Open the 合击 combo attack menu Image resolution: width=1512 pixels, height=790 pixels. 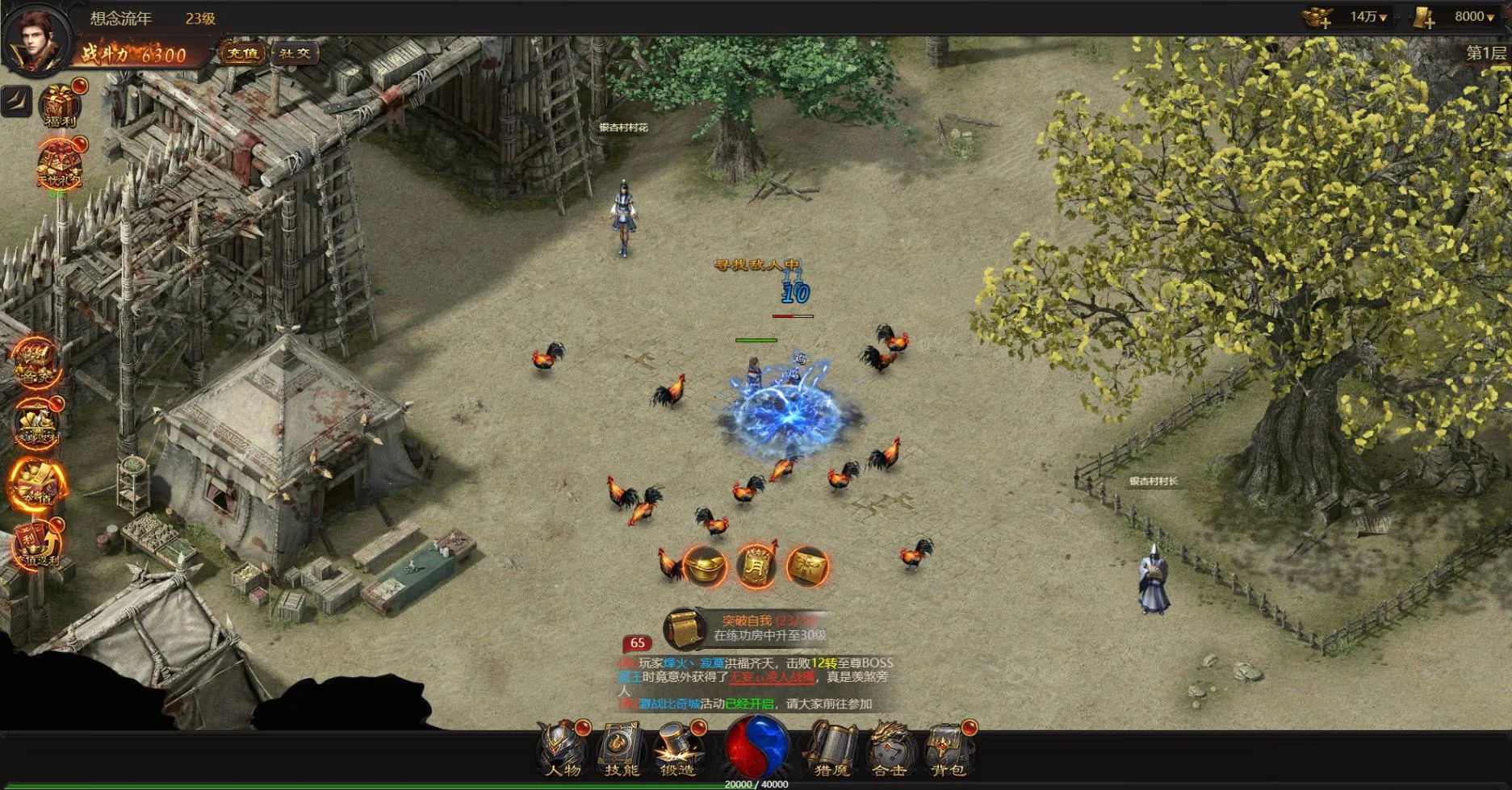[x=890, y=748]
